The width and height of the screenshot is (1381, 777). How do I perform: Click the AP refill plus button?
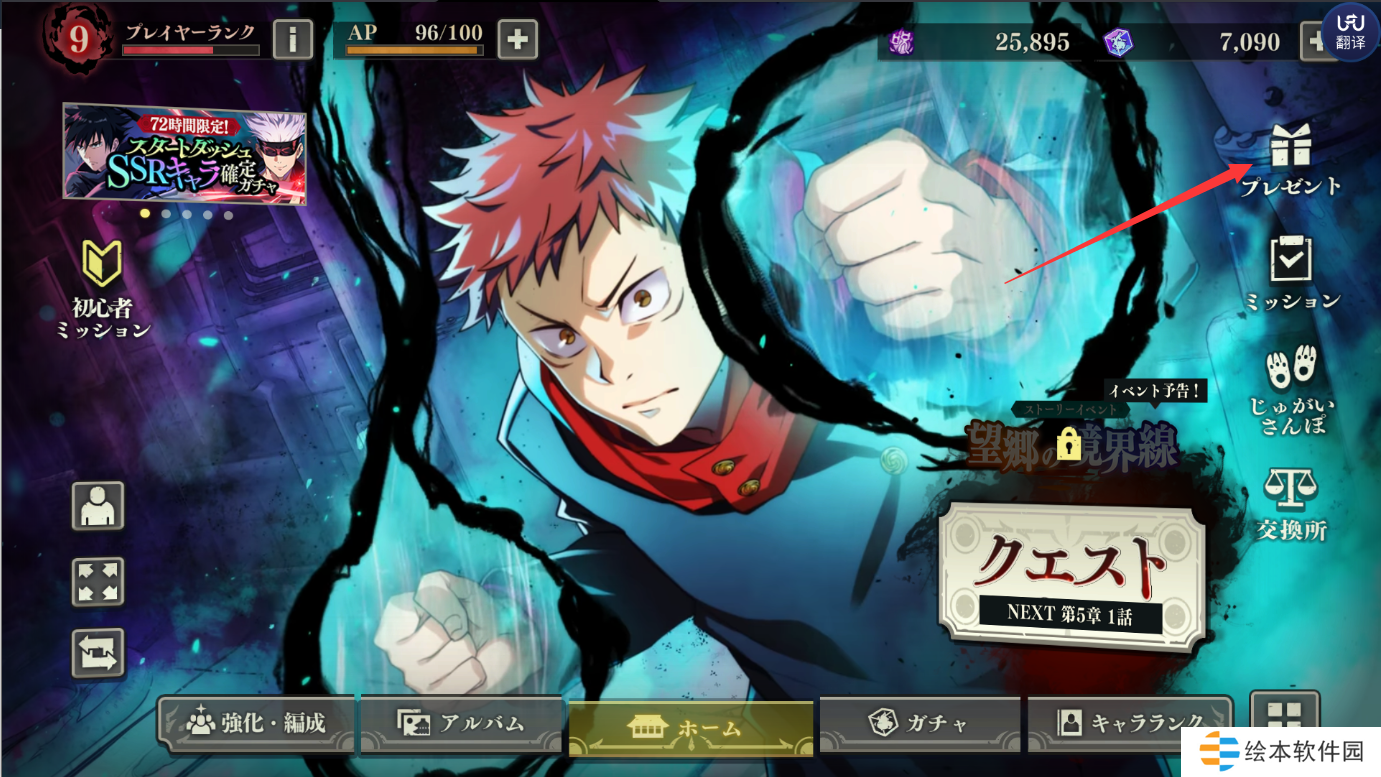(x=517, y=40)
